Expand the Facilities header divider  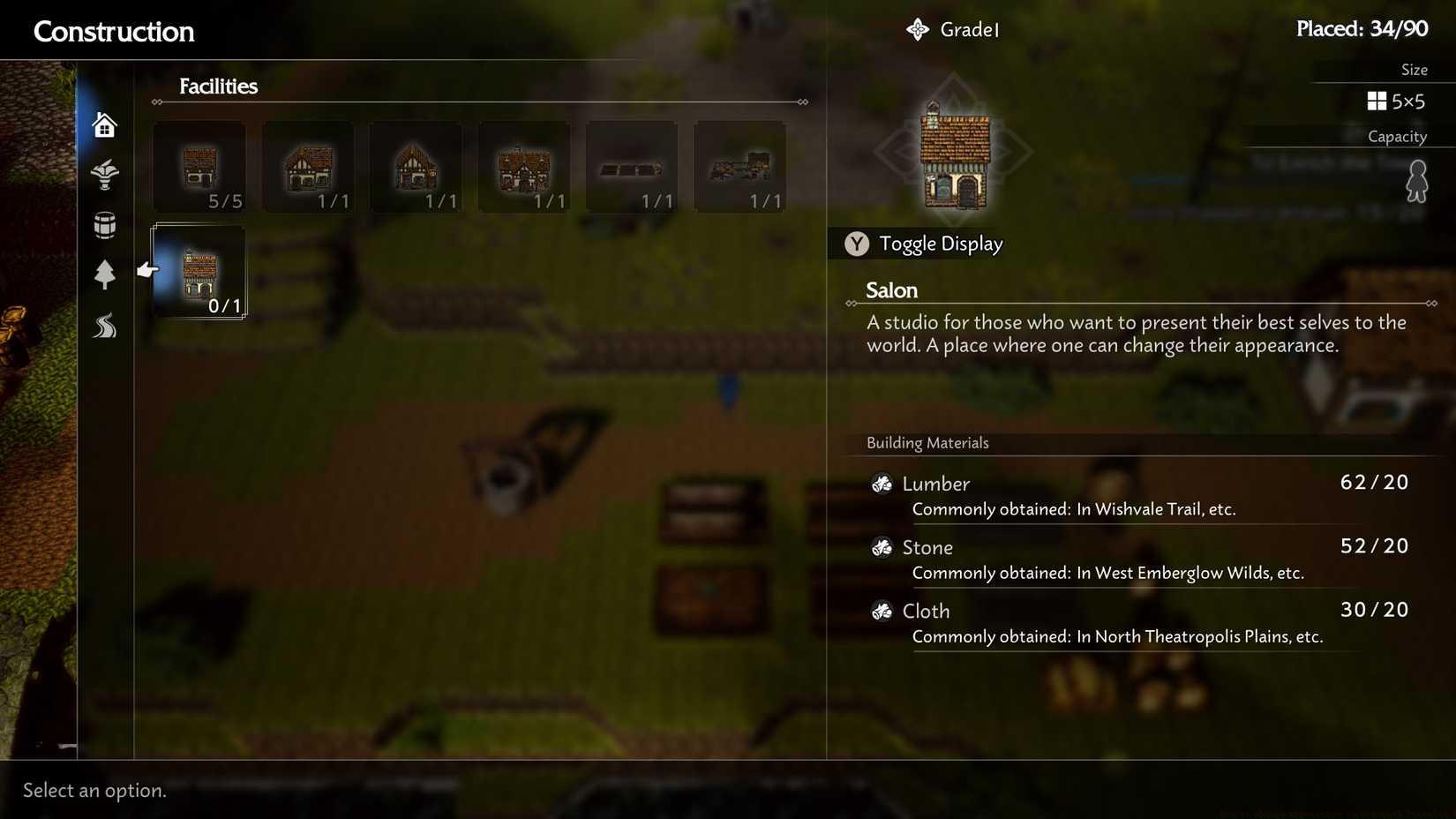click(803, 101)
